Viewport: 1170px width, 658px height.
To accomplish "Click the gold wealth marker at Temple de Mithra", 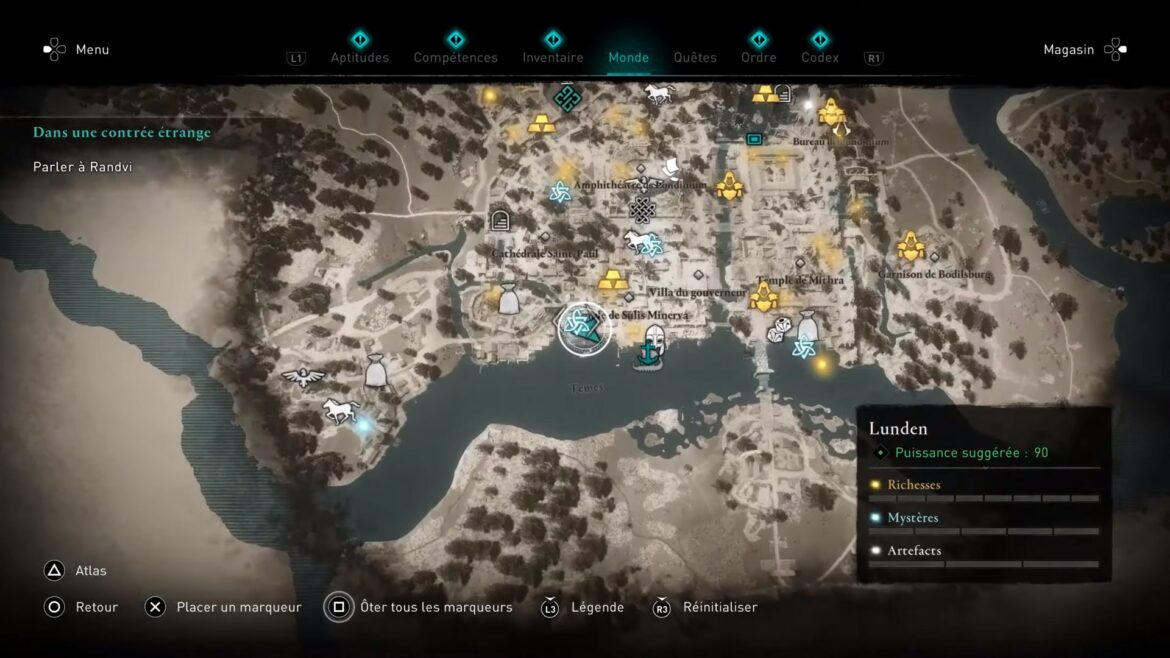I will point(765,297).
